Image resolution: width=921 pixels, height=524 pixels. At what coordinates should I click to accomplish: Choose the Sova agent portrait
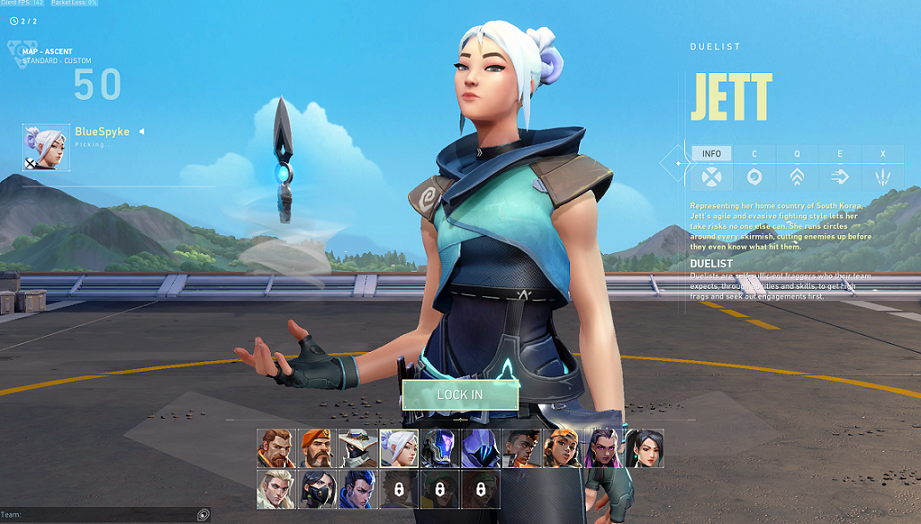276,490
